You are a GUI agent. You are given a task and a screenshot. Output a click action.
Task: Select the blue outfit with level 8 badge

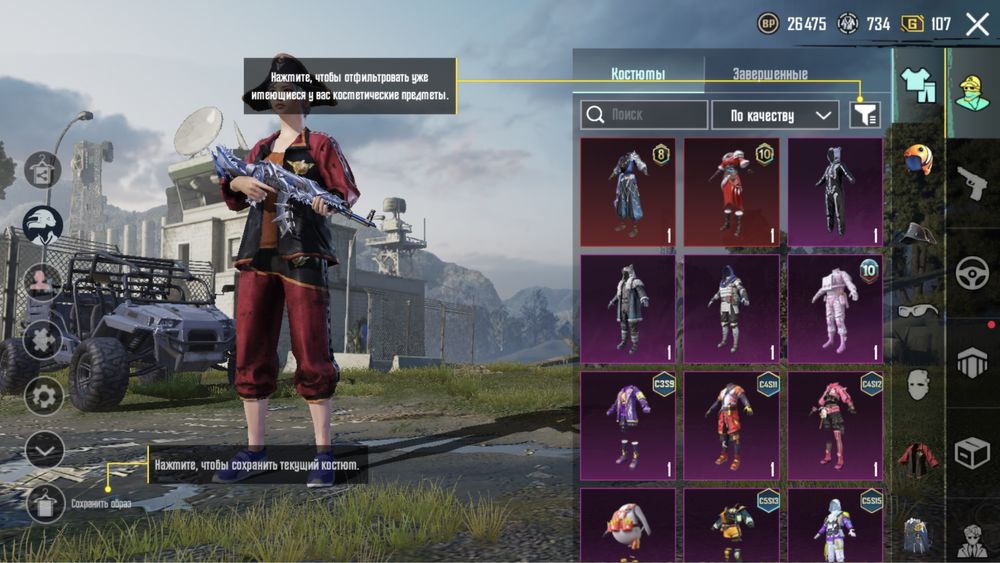pos(628,192)
